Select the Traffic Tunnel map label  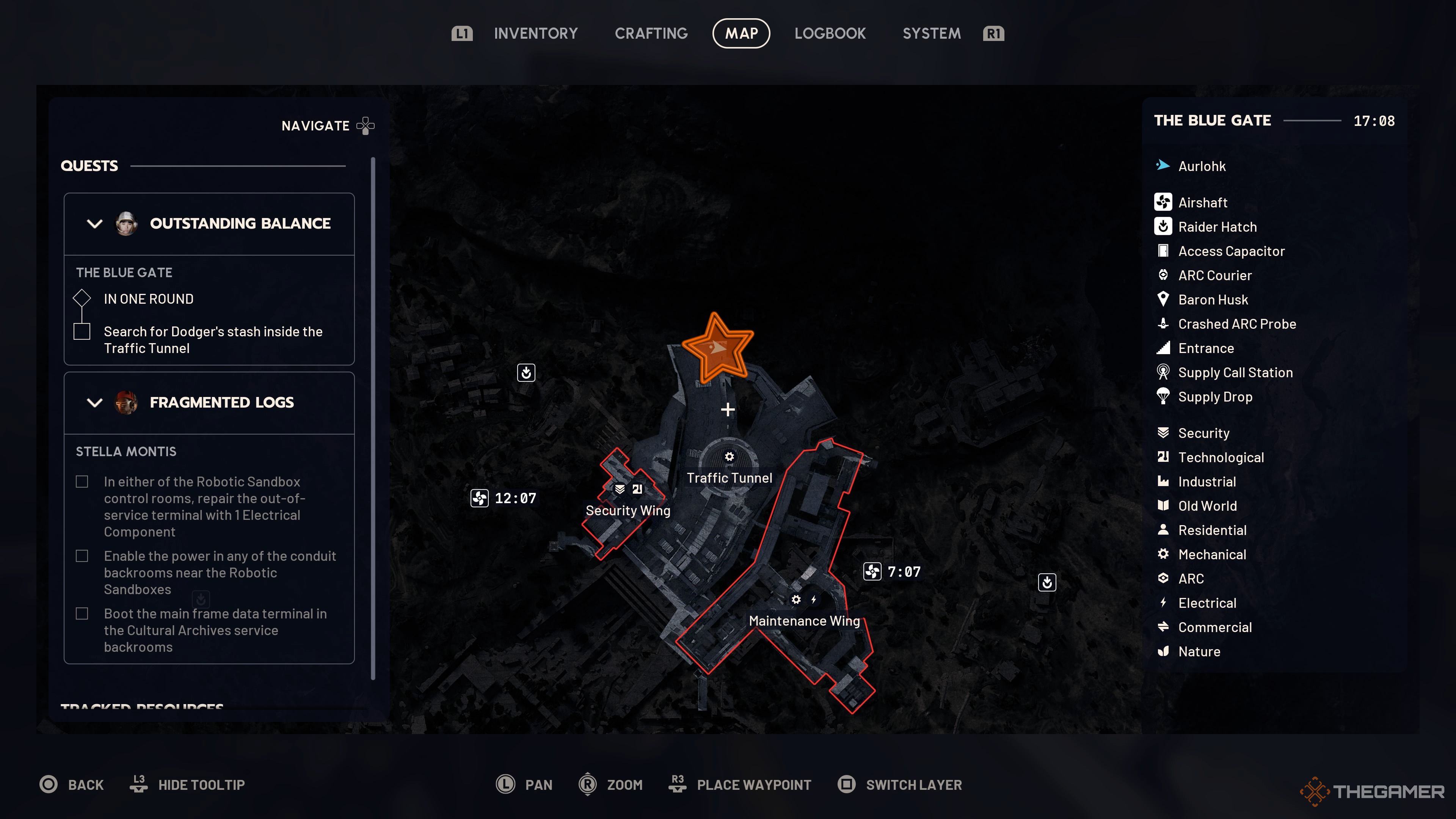point(729,478)
